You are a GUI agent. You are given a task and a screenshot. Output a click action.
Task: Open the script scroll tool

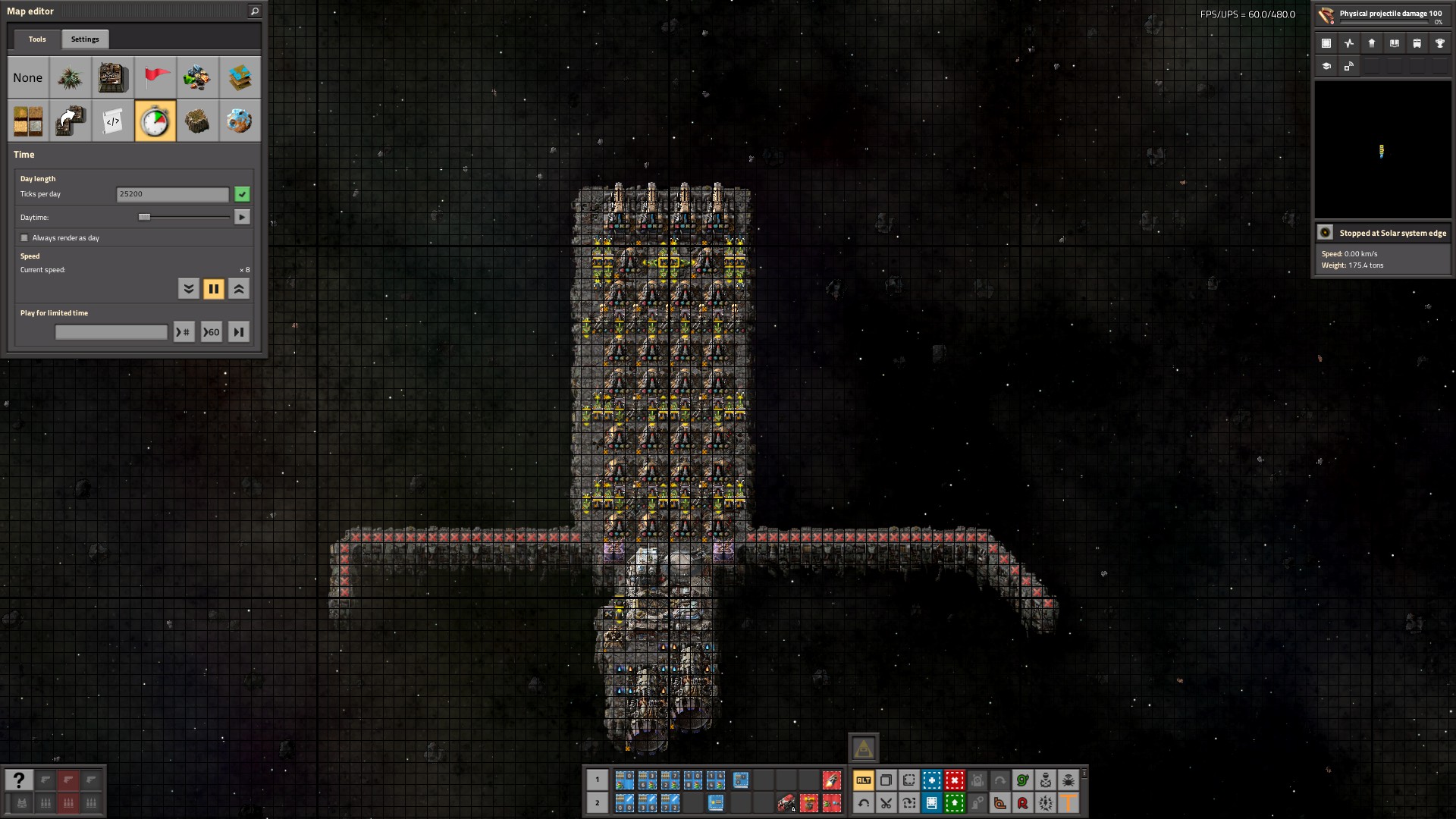[113, 121]
